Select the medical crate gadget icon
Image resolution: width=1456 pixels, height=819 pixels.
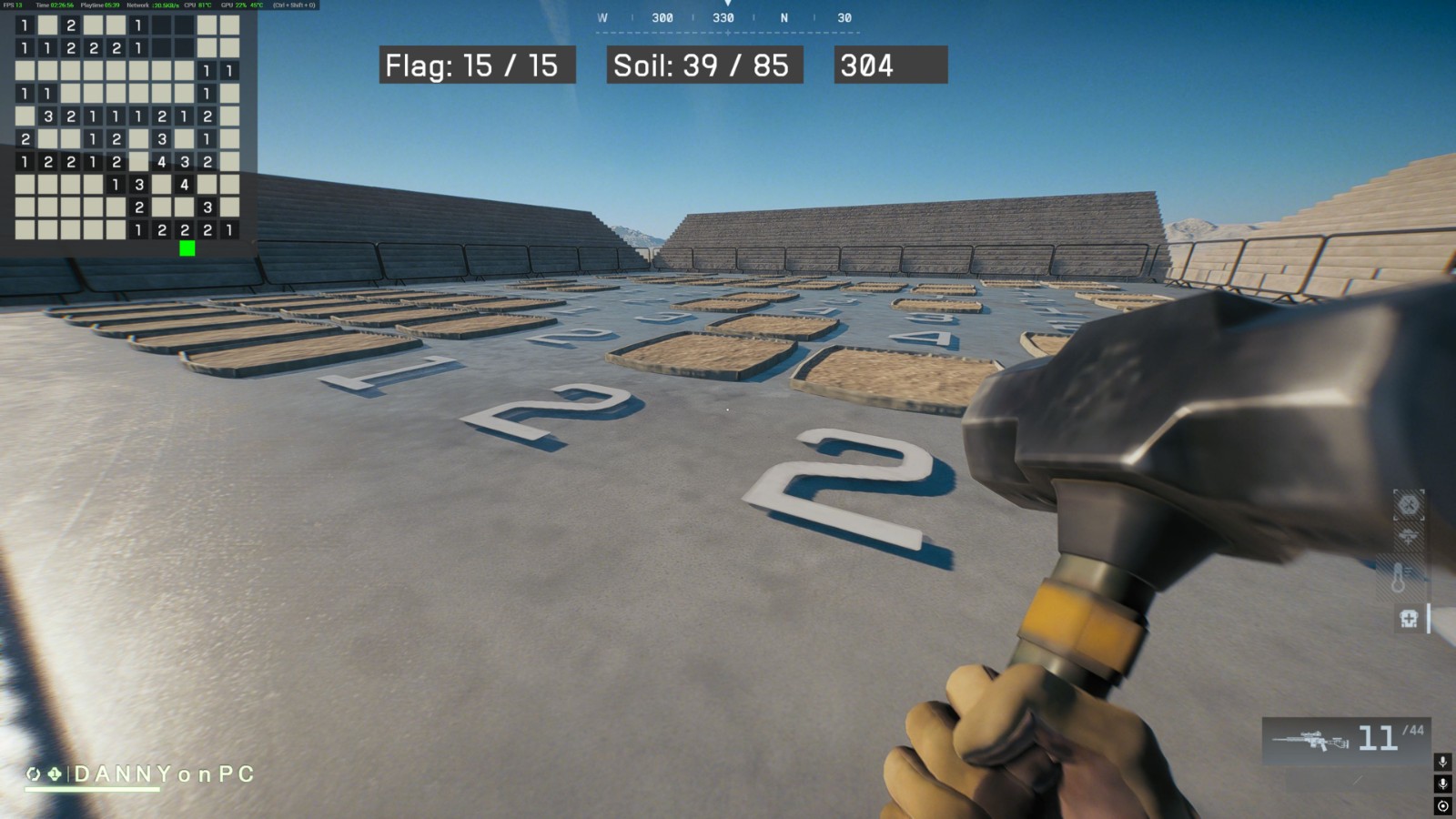[x=1409, y=620]
